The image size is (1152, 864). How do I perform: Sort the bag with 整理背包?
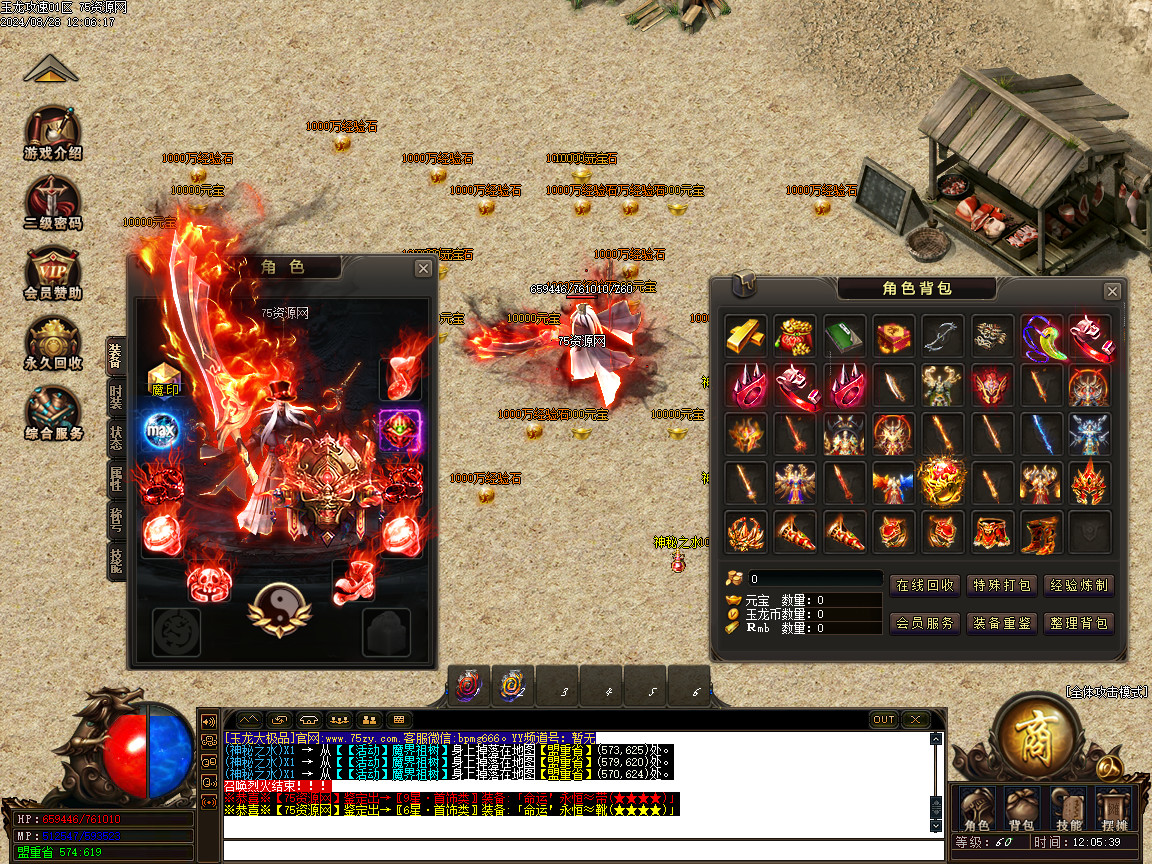coord(1079,623)
